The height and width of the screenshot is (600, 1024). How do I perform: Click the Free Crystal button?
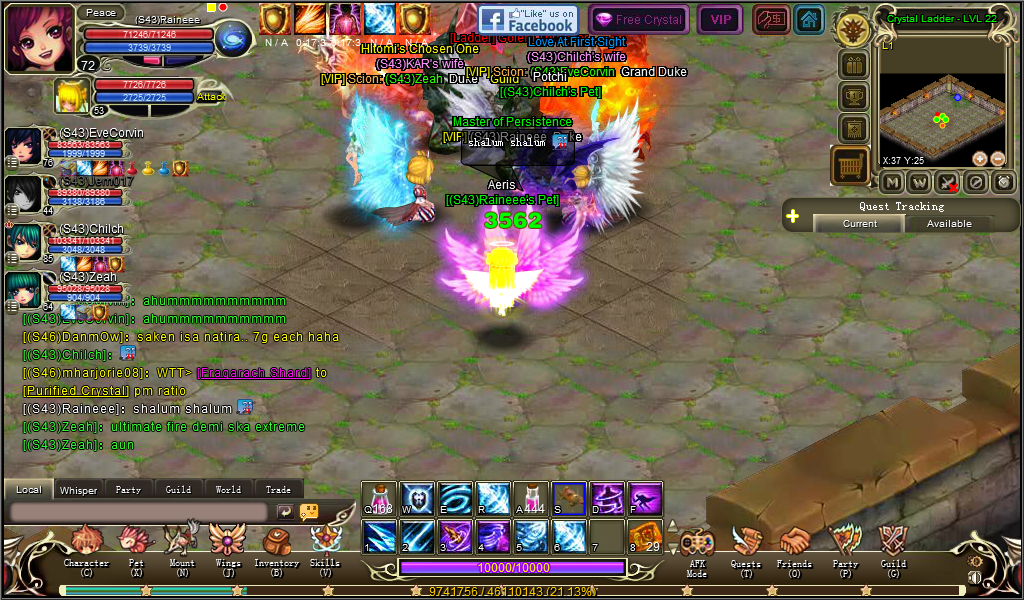(x=638, y=20)
